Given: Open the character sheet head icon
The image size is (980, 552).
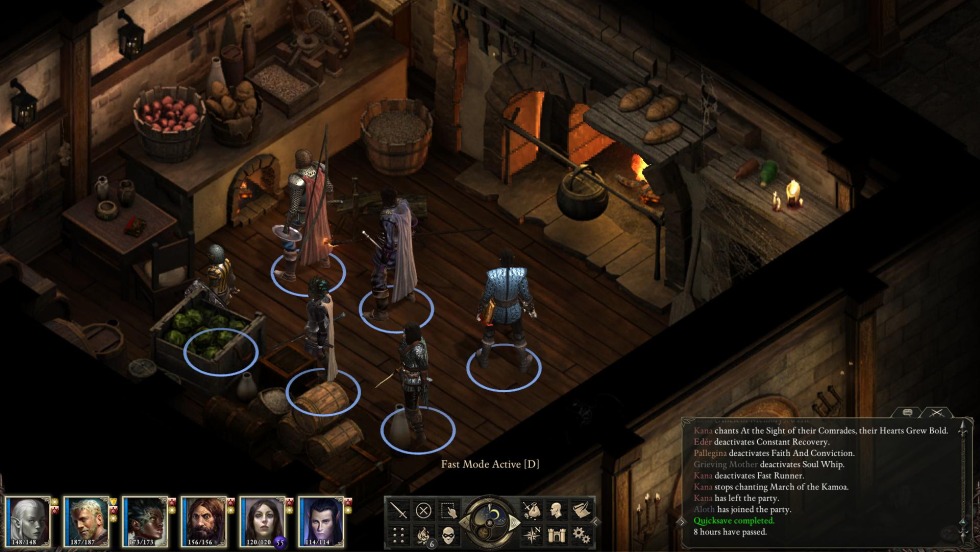Looking at the screenshot, I should pos(557,510).
